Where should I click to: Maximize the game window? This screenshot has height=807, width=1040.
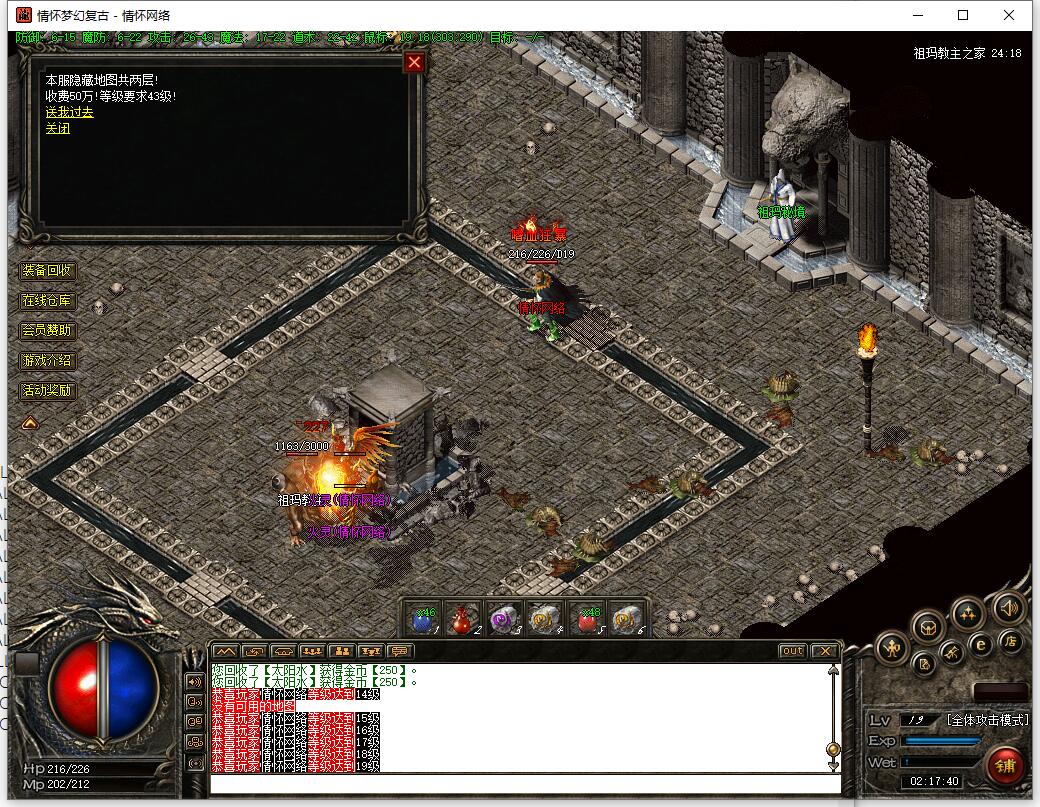(x=963, y=15)
